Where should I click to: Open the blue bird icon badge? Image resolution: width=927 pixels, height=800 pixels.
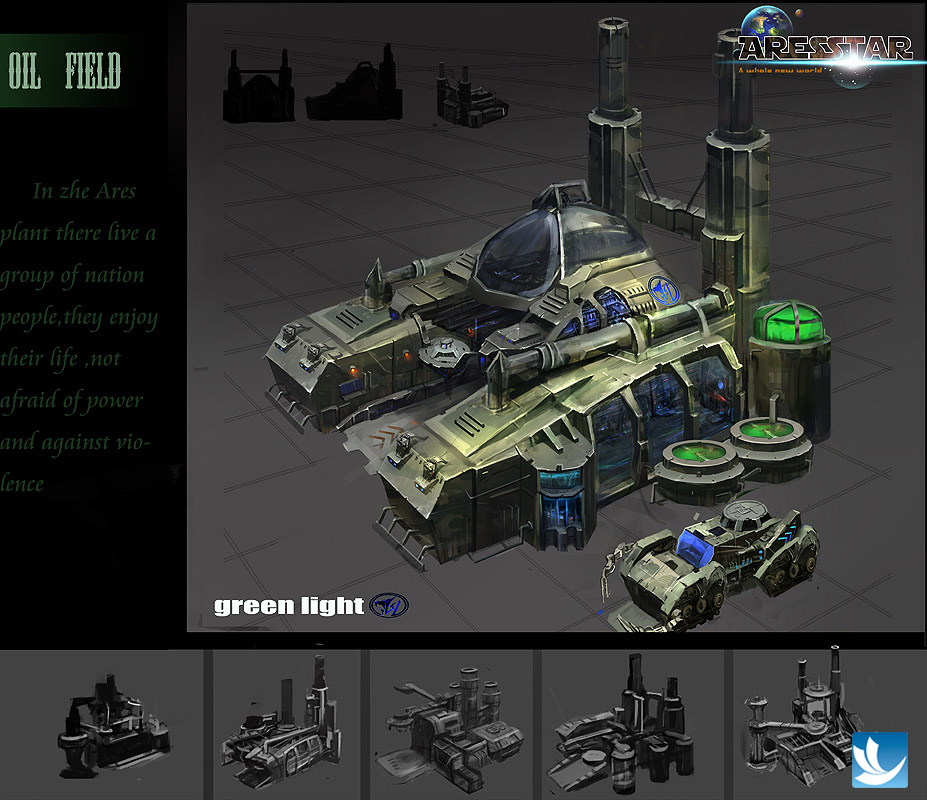click(x=879, y=760)
